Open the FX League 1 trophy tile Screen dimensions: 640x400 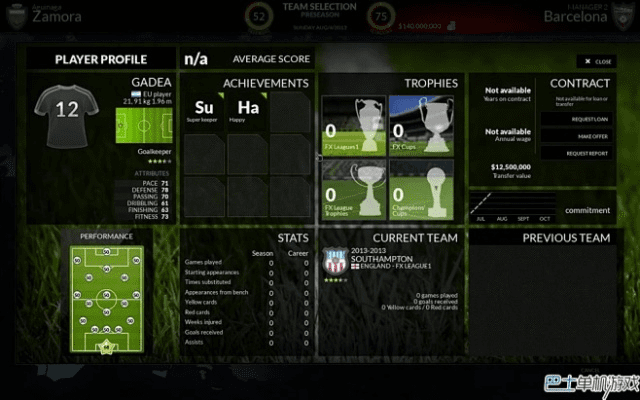(x=353, y=126)
